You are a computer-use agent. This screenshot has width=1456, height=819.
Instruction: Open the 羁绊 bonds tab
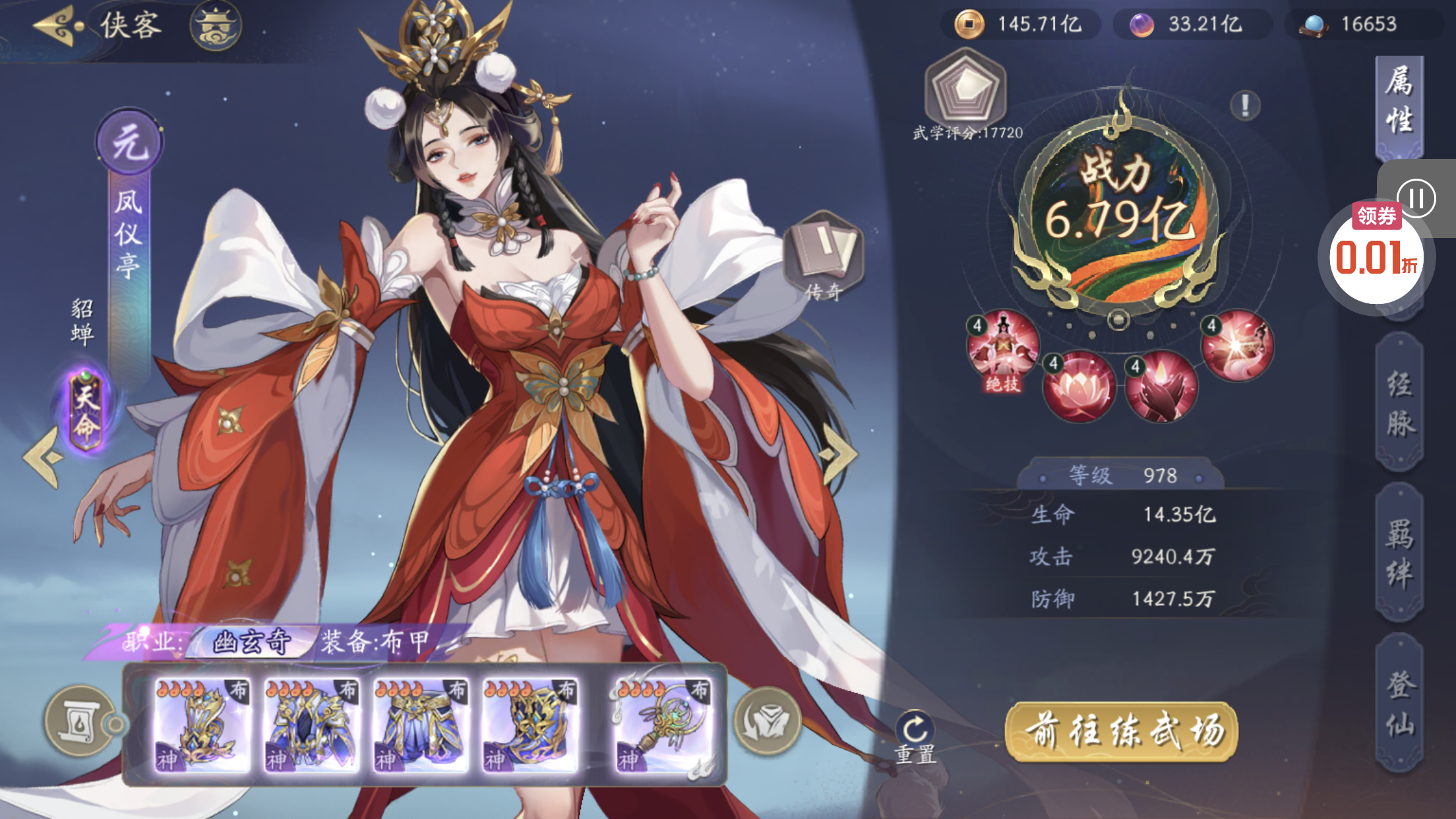click(1399, 553)
